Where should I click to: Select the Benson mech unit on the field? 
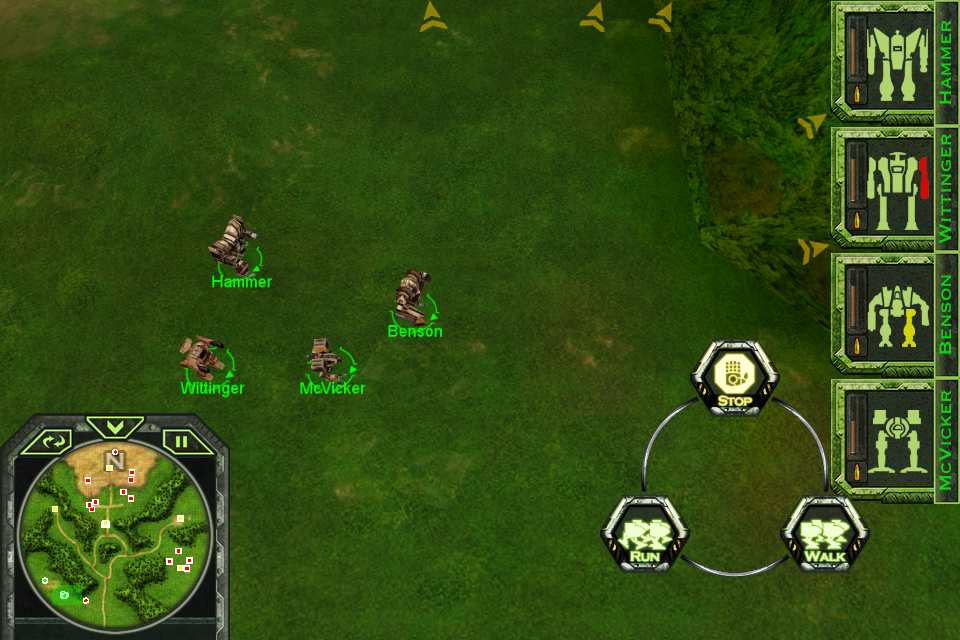point(412,295)
